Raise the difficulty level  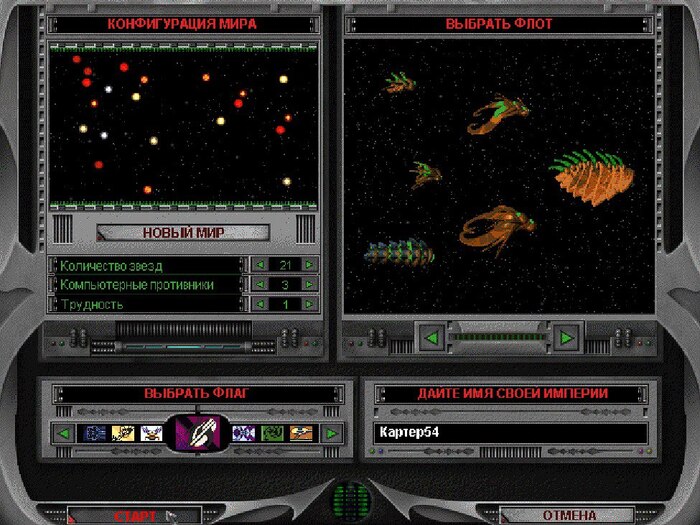(310, 304)
